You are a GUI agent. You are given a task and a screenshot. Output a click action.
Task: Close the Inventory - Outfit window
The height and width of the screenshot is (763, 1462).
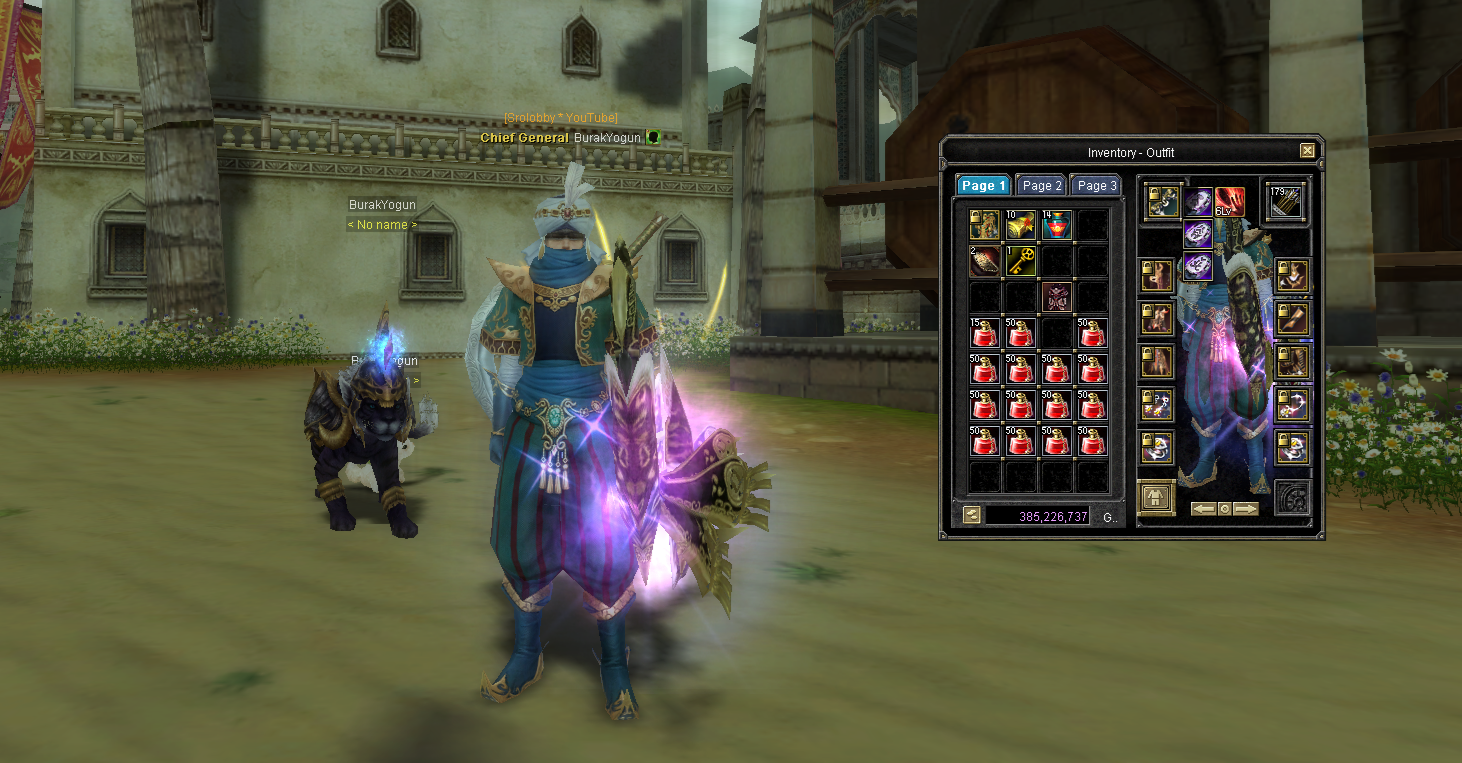coord(1307,151)
